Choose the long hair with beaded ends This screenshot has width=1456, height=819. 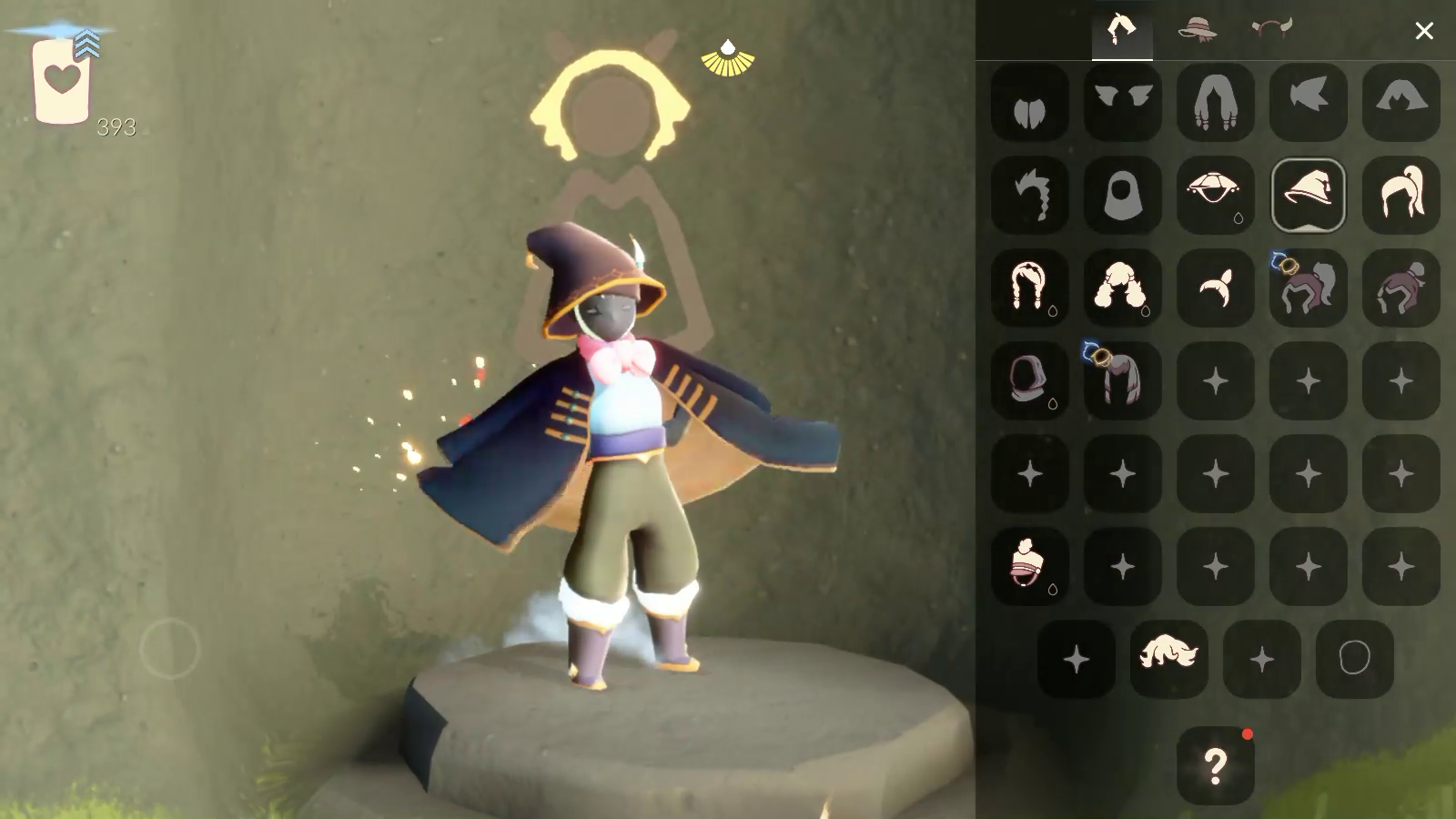[x=1215, y=102]
